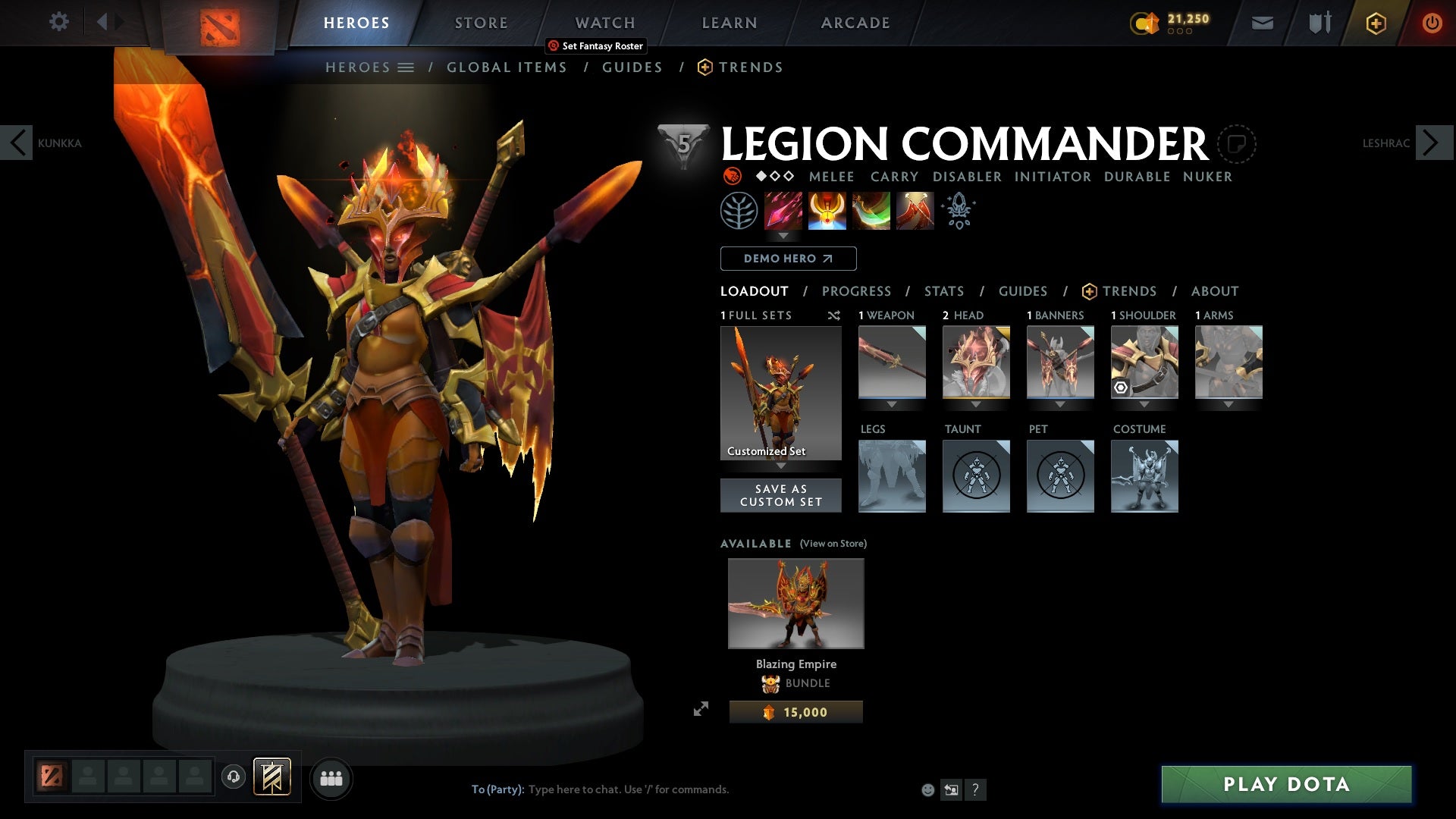Expand the Weapon slot dropdown arrow
The height and width of the screenshot is (819, 1456).
[x=892, y=404]
